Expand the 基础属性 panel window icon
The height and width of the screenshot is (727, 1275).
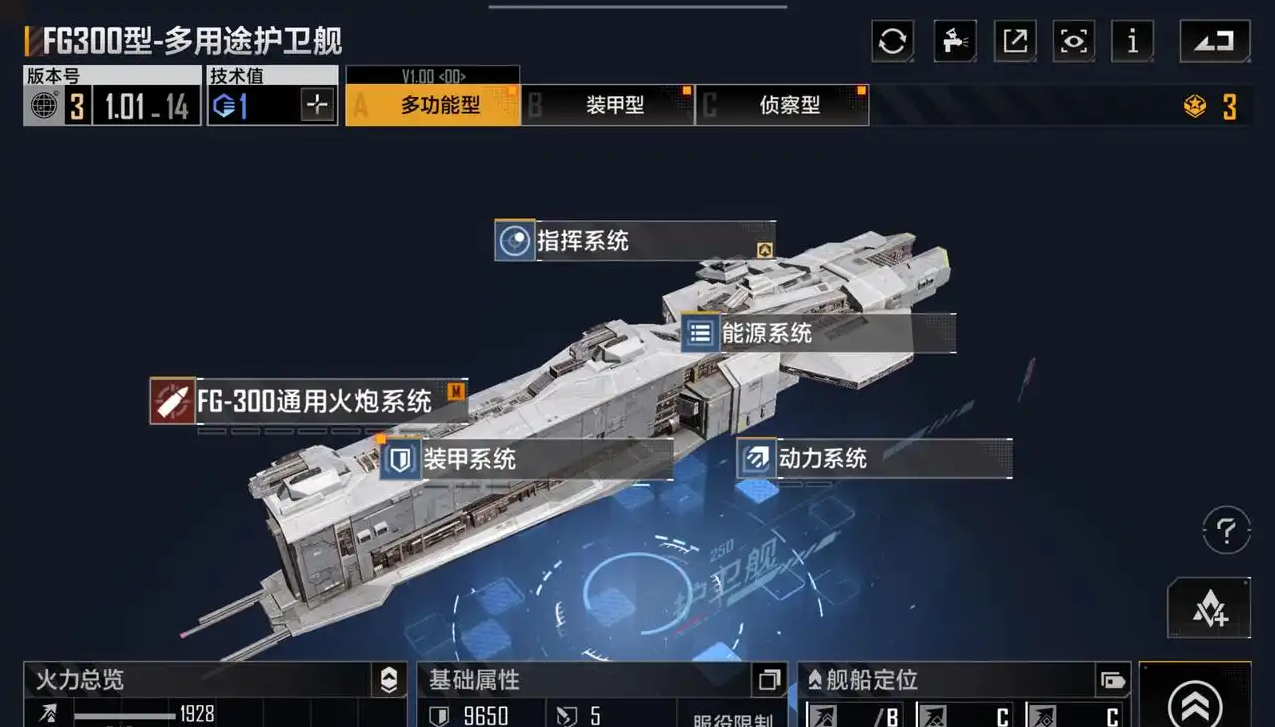[768, 680]
